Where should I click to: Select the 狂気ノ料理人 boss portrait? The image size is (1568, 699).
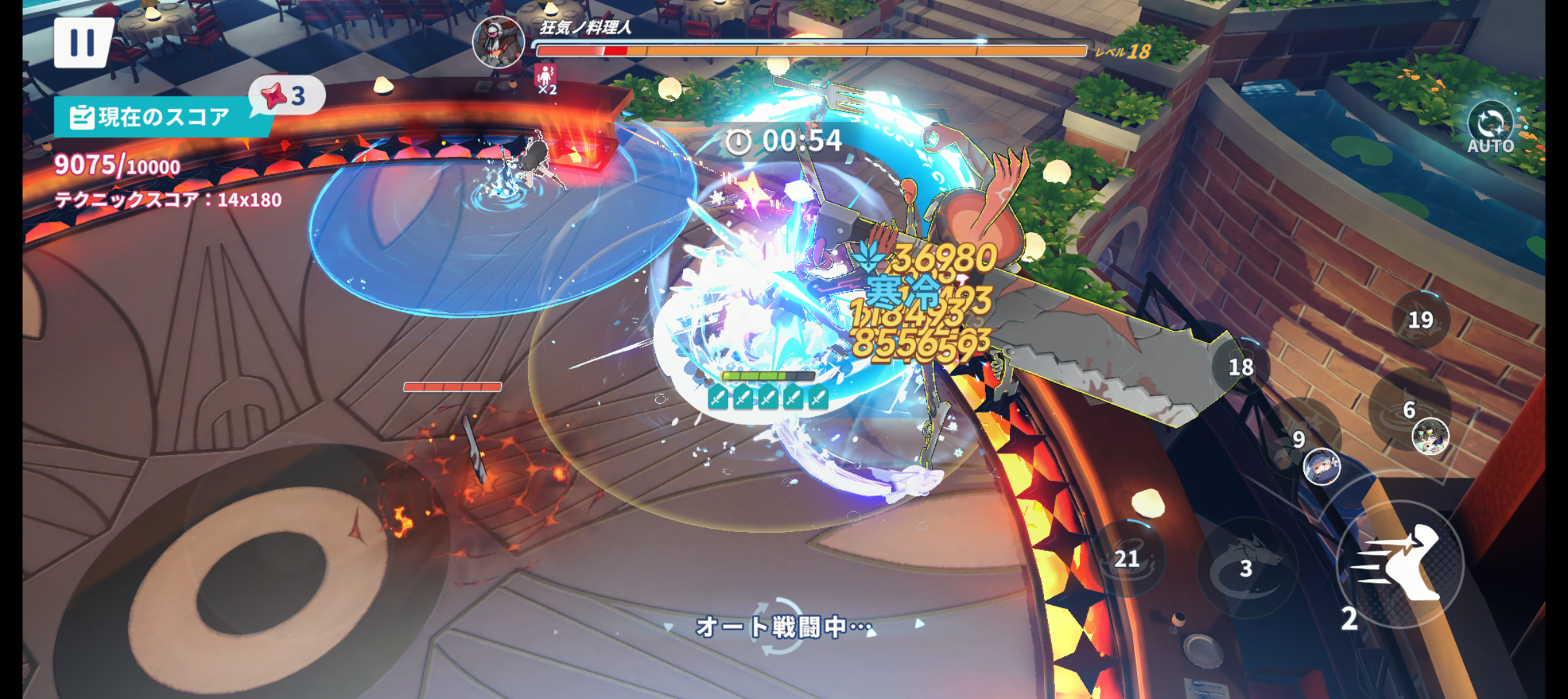[498, 41]
